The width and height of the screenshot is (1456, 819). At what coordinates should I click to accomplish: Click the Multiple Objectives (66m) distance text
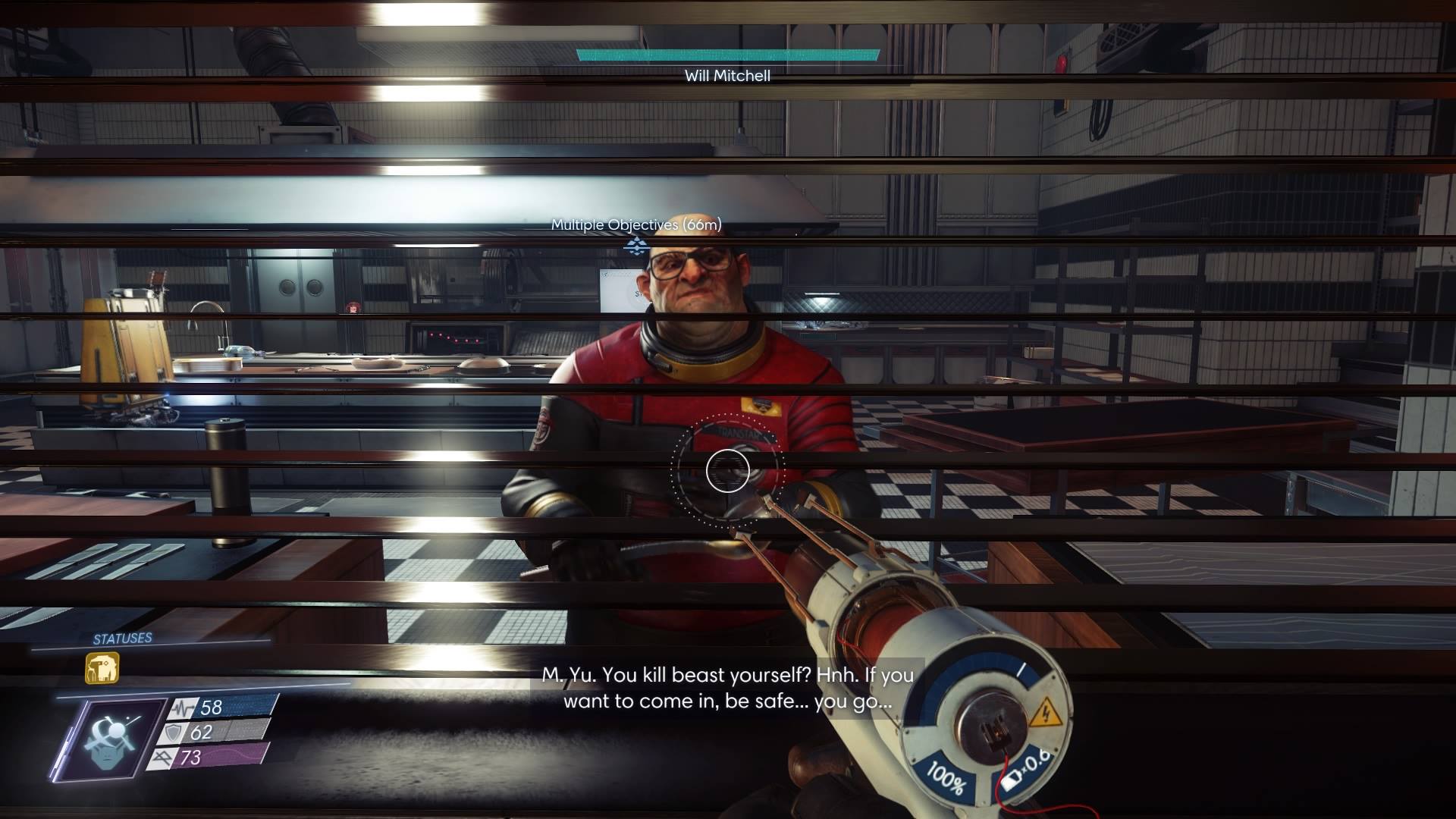(x=635, y=225)
